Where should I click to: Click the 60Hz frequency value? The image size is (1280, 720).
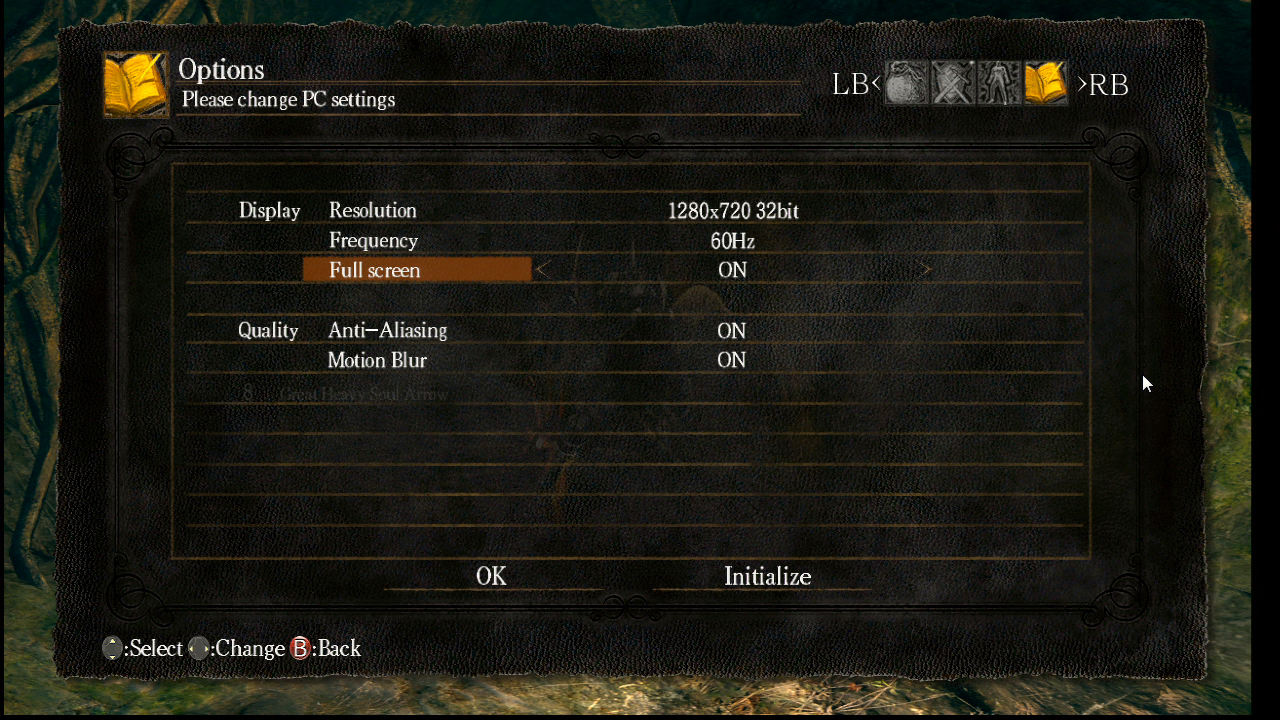[x=731, y=240]
